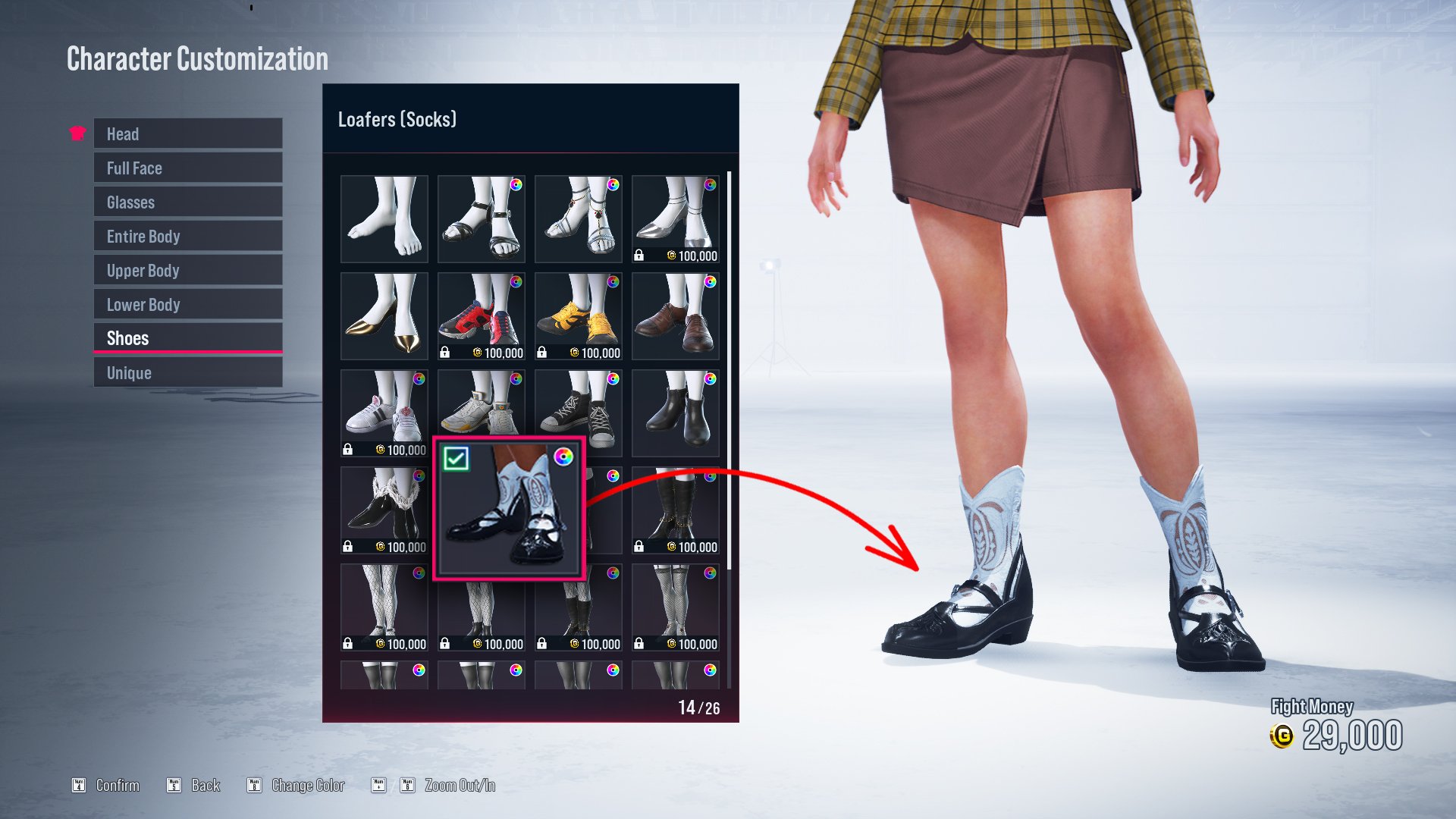
Task: Open Change Color for the shoes
Action: click(x=307, y=786)
